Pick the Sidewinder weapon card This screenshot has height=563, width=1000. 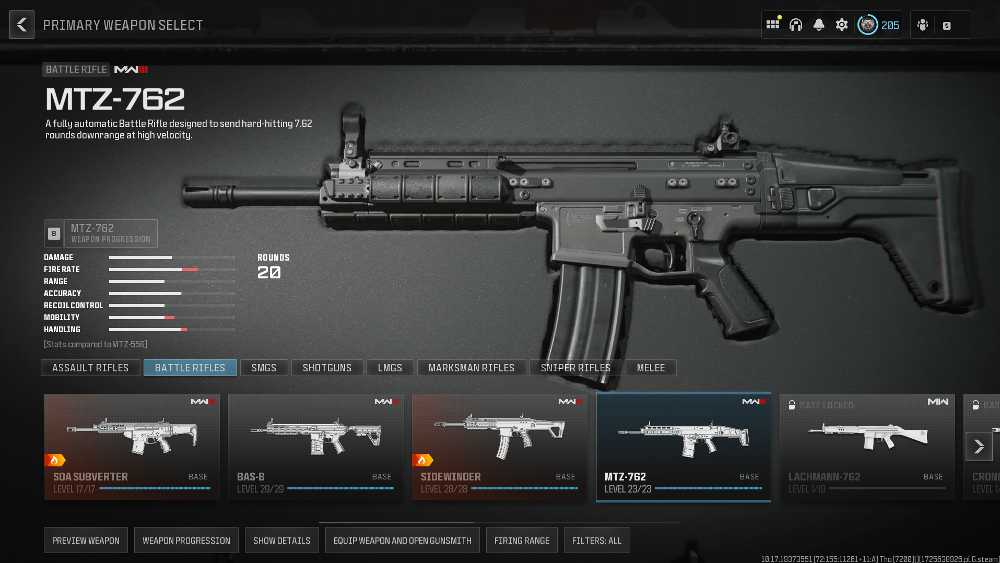pyautogui.click(x=500, y=446)
